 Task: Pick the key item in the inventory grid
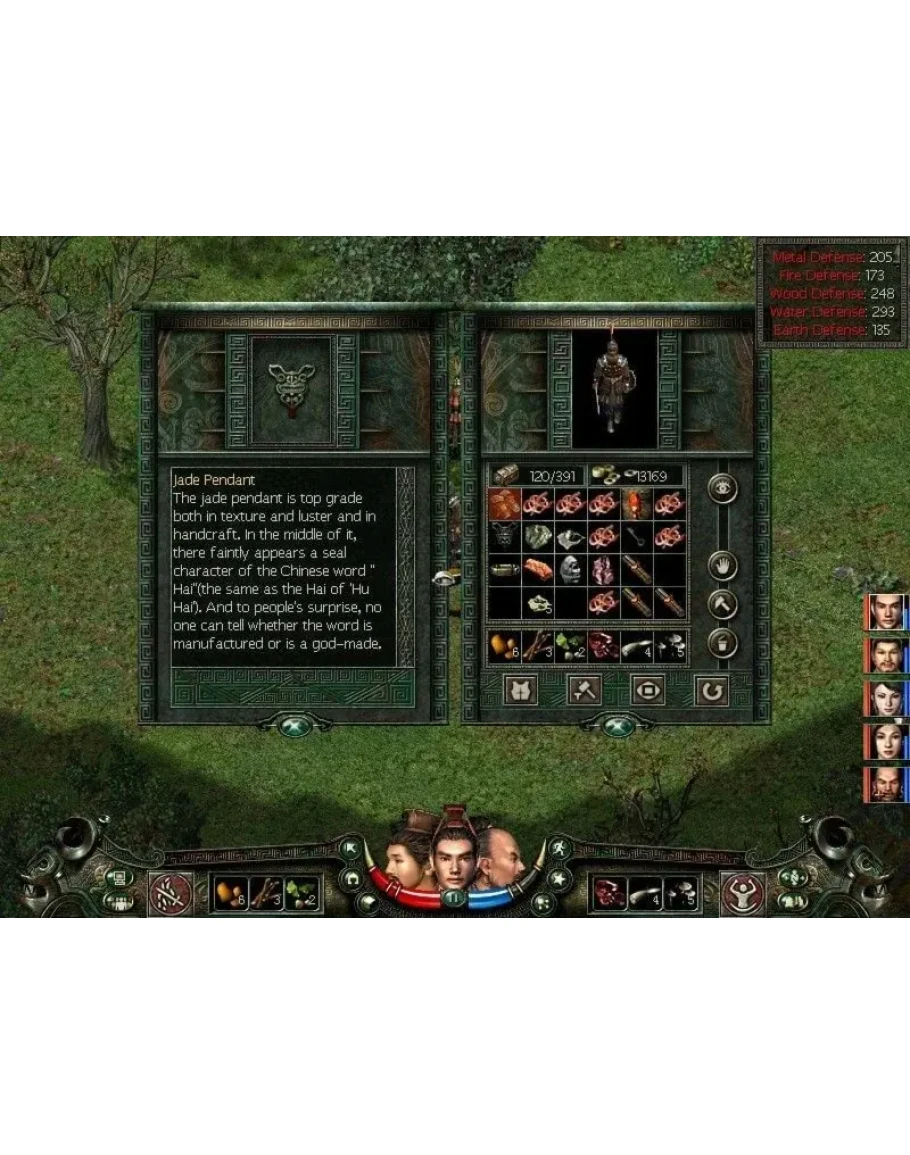pyautogui.click(x=636, y=537)
